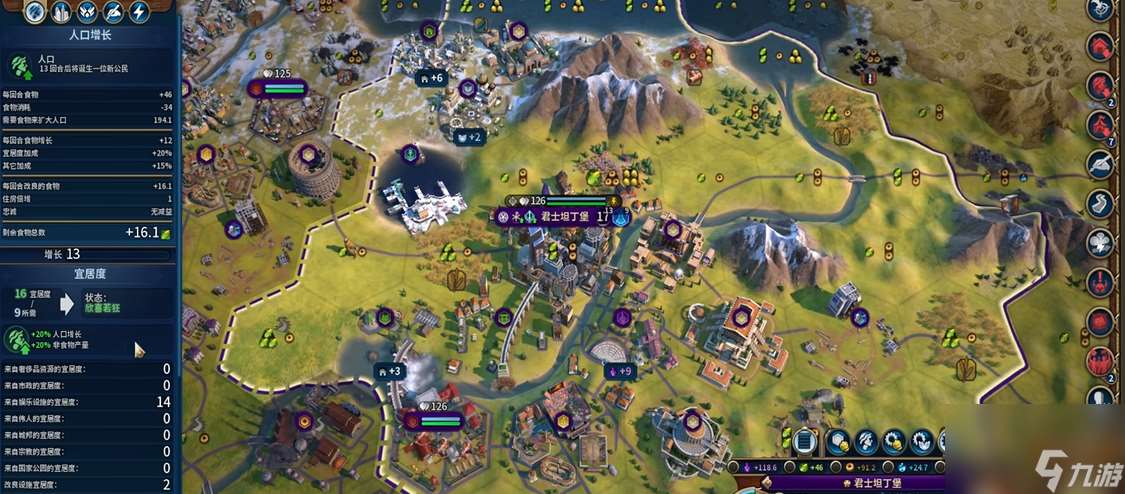Viewport: 1125px width, 494px height.
Task: Open the bottom notification with badge 2
Action: [1100, 360]
